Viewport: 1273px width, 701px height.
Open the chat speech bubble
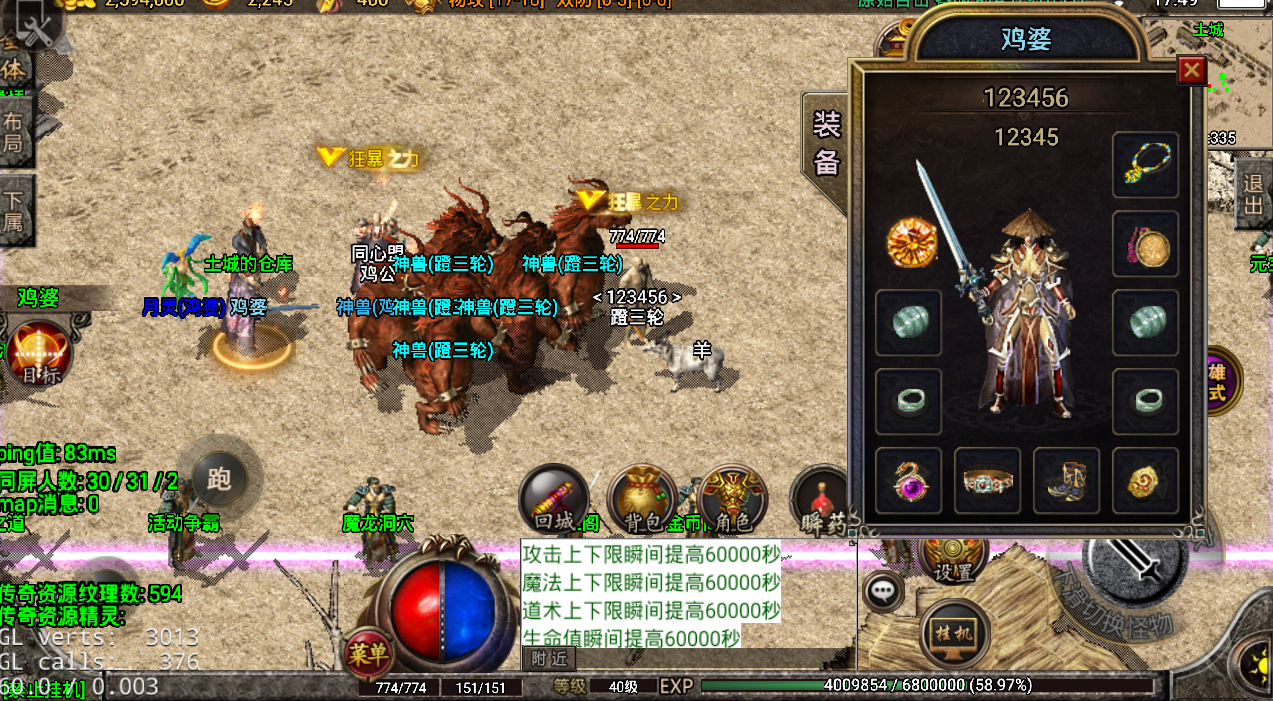(882, 591)
